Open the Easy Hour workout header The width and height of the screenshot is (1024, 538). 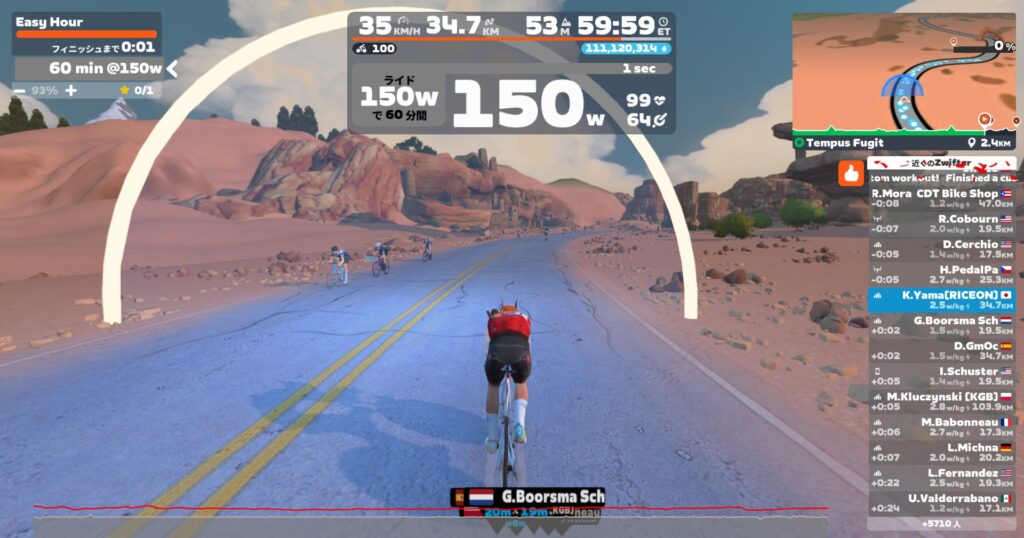[86, 22]
